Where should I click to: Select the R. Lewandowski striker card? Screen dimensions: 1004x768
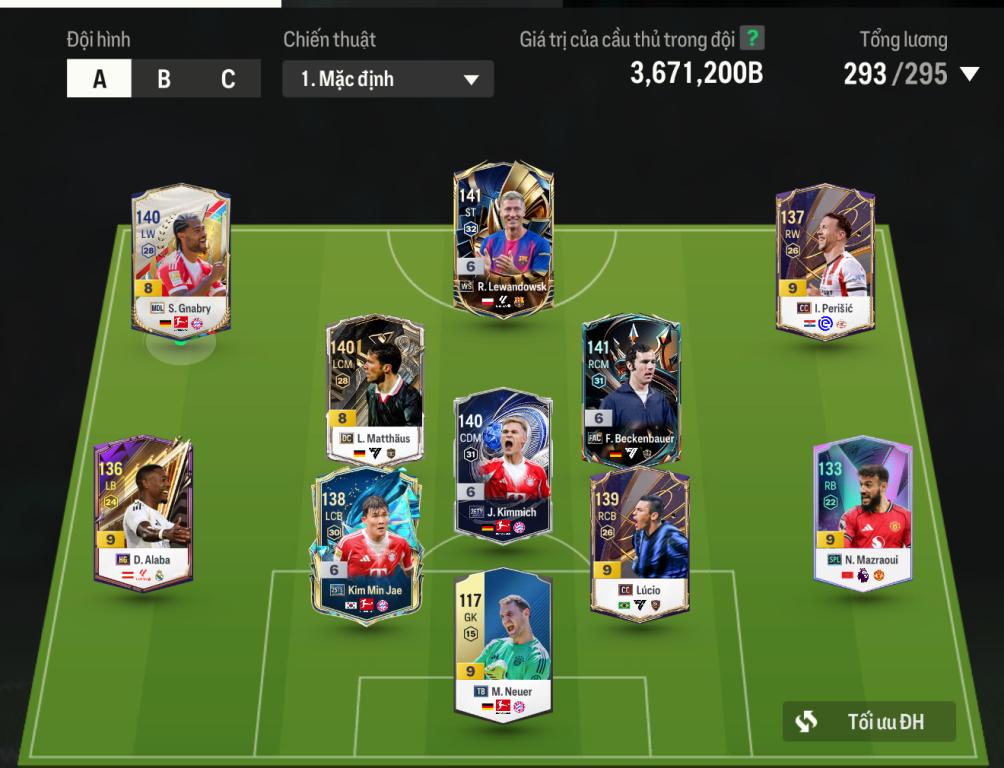pos(503,240)
